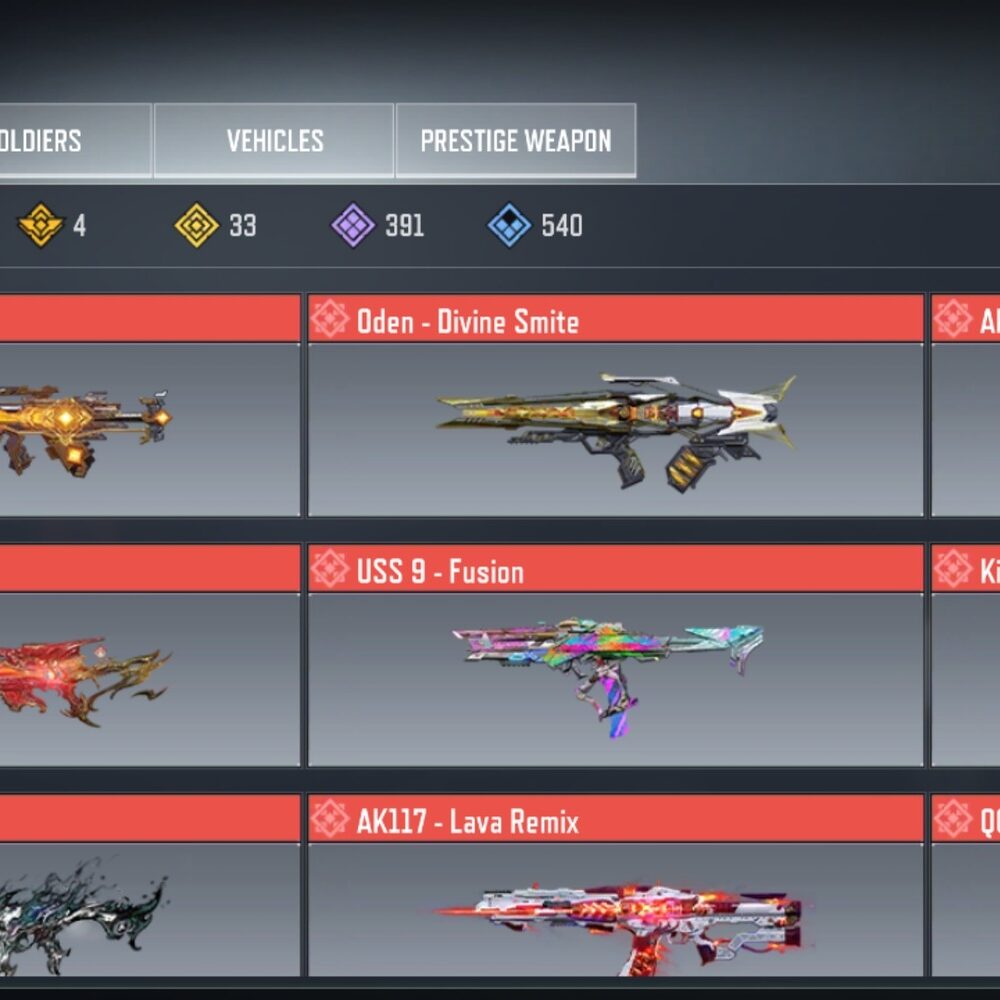Pick the AK117 - Lava Remix weapon card
This screenshot has height=1000, width=1000.
(615, 909)
